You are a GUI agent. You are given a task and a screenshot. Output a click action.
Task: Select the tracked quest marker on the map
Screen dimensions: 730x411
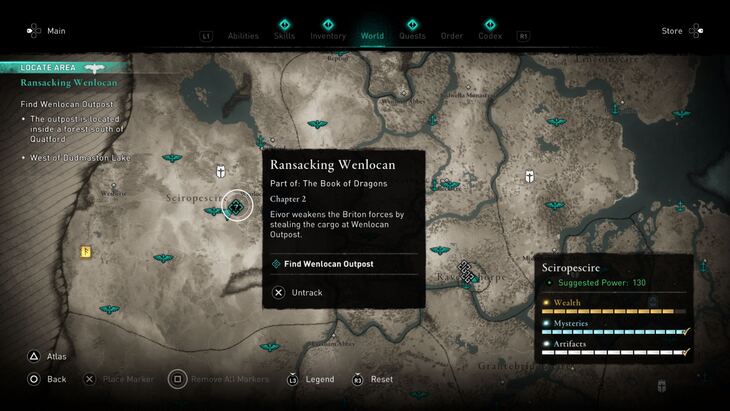(237, 206)
